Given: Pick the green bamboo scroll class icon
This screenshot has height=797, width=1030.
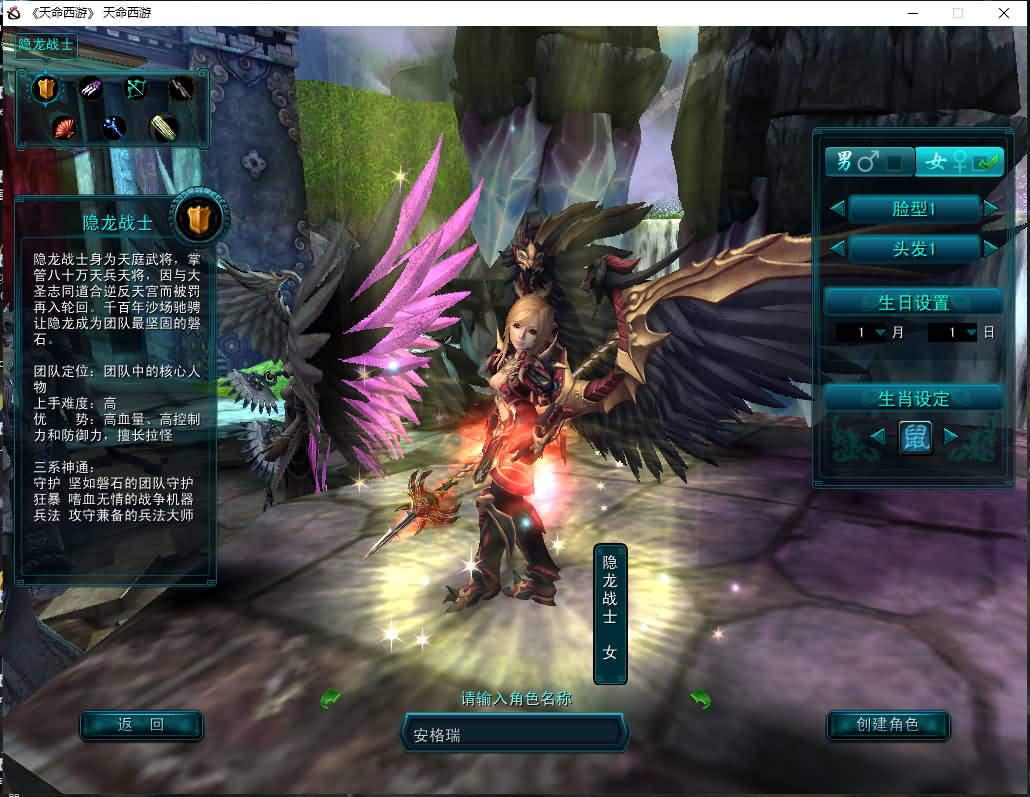Looking at the screenshot, I should pos(163,127).
